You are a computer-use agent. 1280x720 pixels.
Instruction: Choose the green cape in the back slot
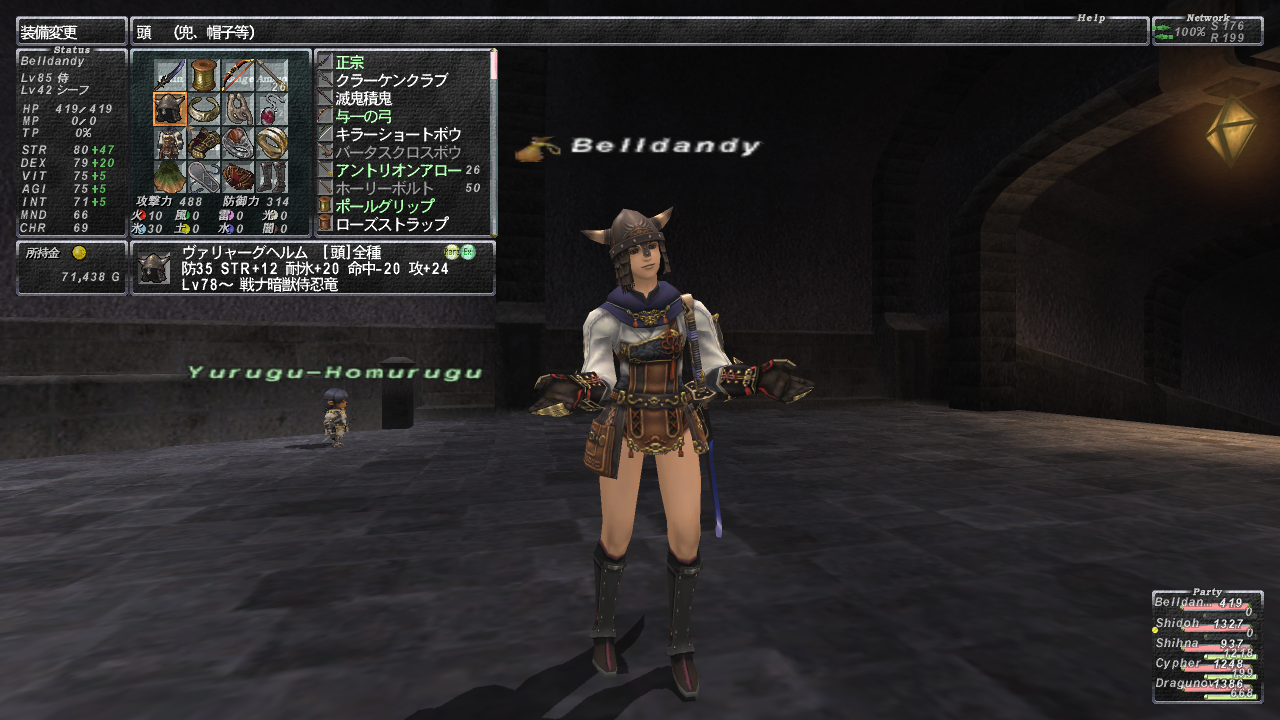[170, 176]
